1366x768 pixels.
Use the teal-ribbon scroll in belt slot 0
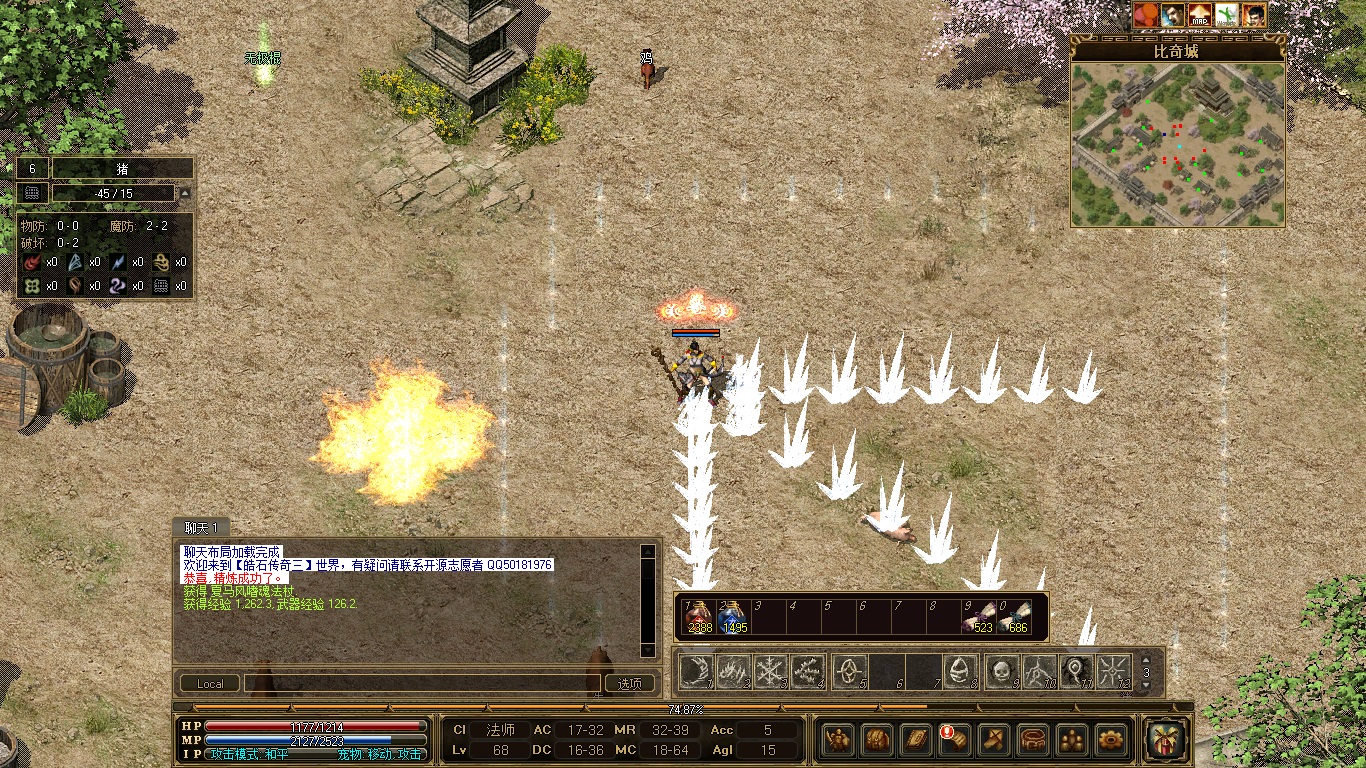pos(1014,617)
